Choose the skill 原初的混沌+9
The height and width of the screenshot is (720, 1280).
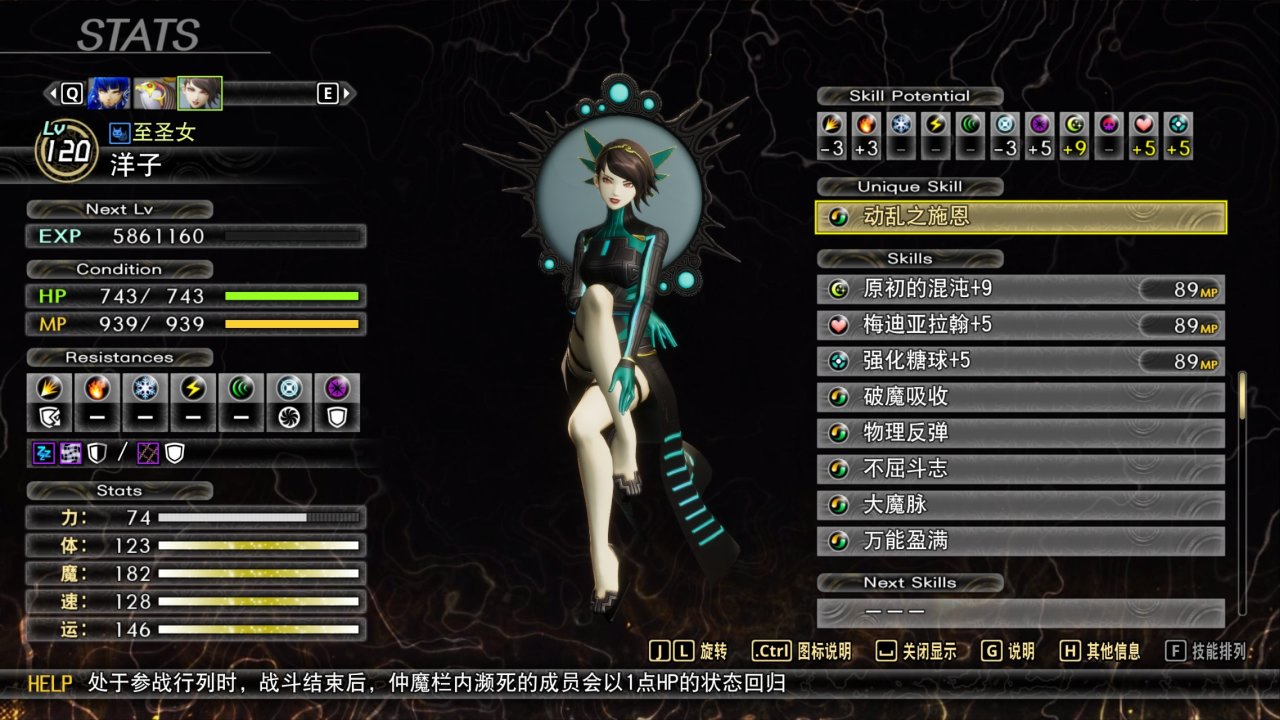[x=1020, y=290]
